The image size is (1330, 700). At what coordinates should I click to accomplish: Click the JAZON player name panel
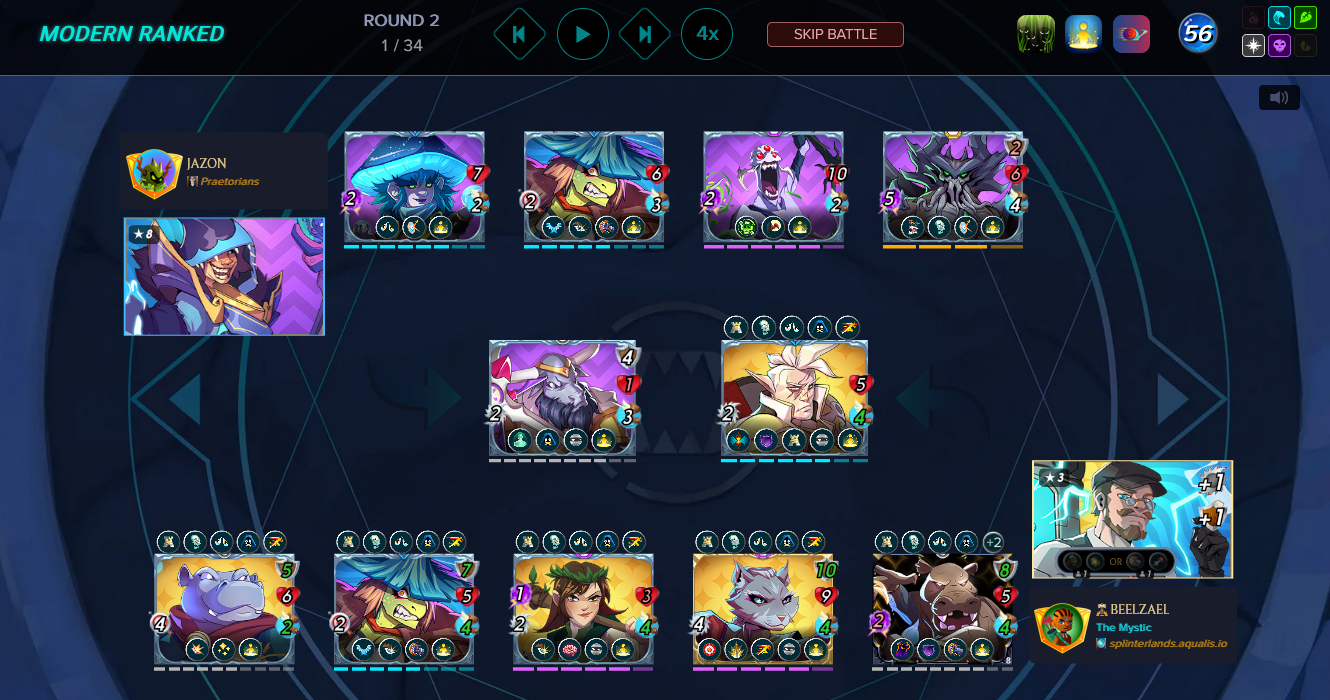point(224,172)
